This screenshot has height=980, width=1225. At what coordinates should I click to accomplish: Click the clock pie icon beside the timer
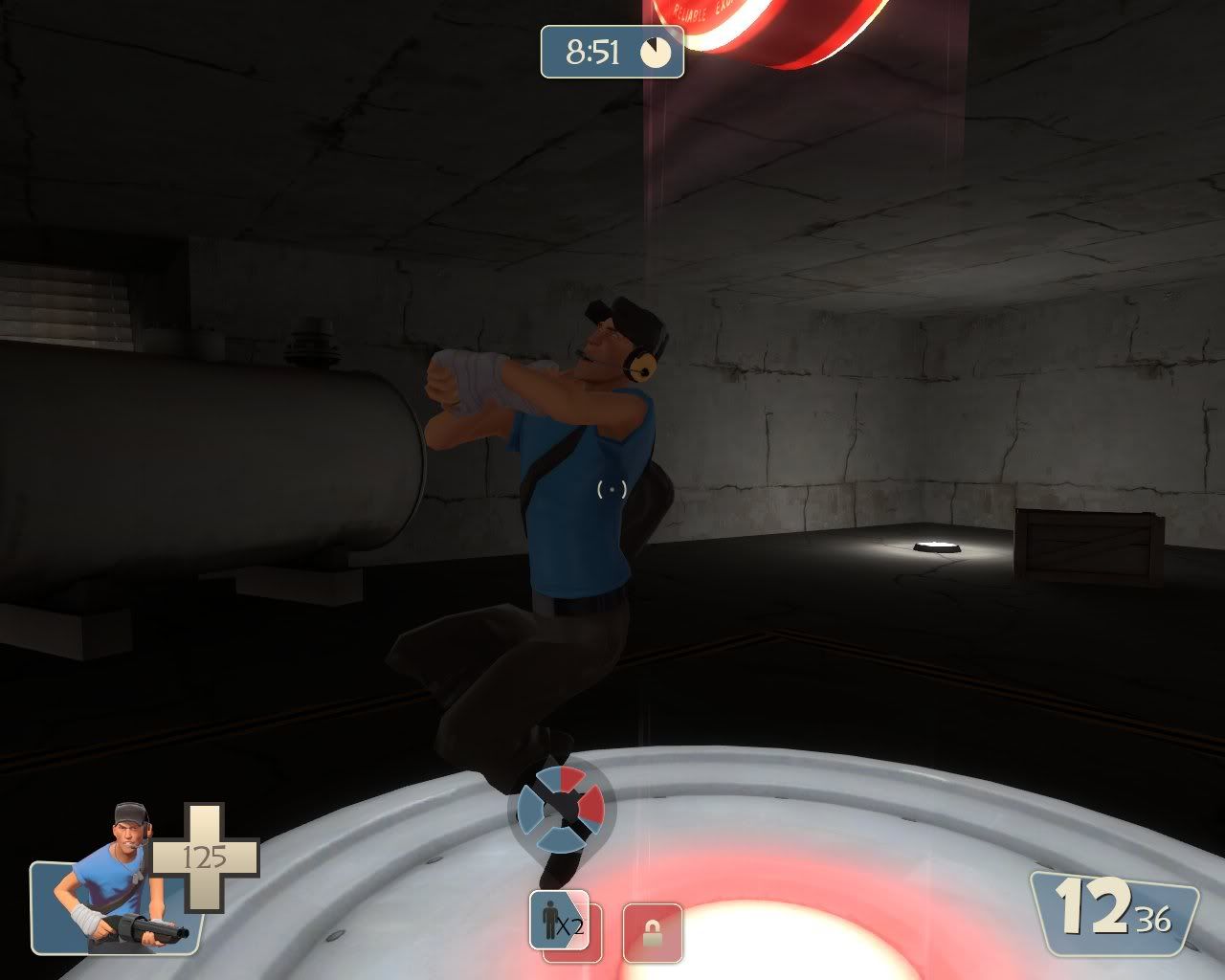(656, 53)
